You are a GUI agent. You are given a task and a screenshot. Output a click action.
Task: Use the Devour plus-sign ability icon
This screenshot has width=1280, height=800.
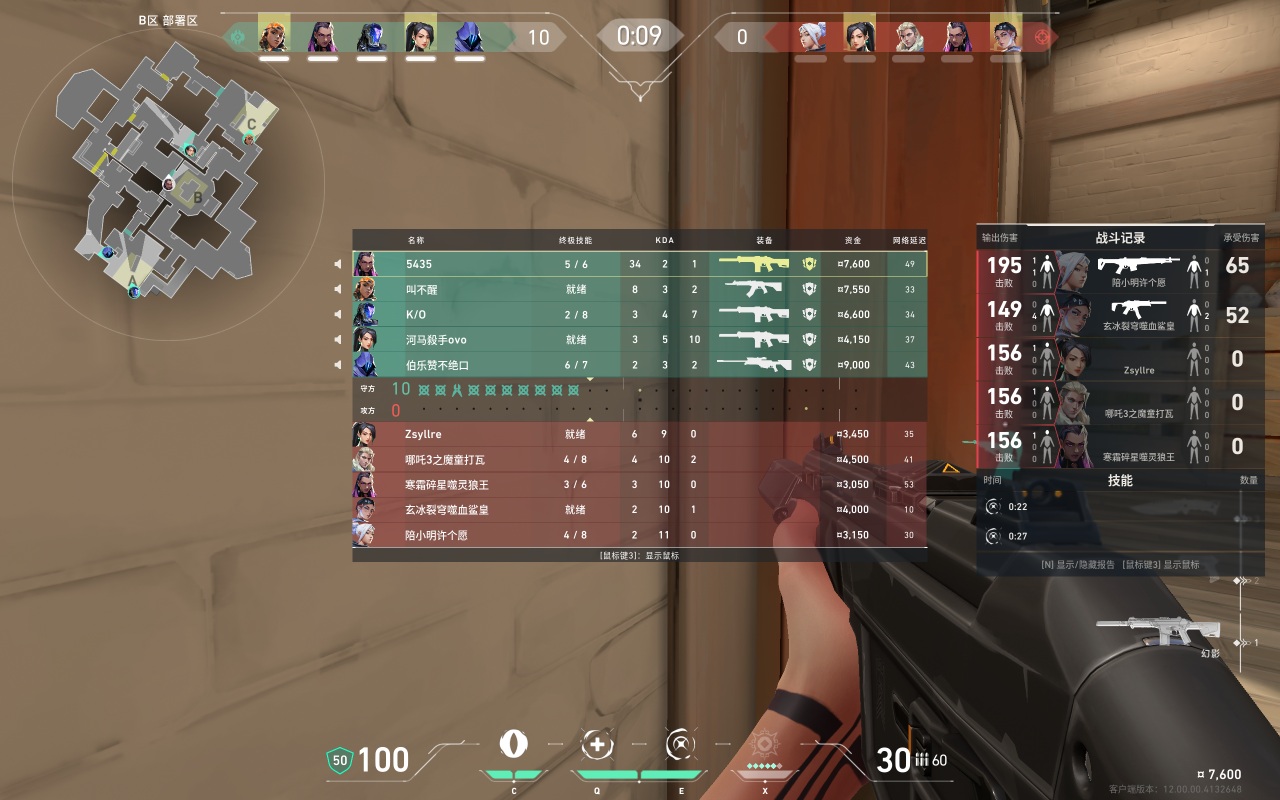pyautogui.click(x=597, y=744)
